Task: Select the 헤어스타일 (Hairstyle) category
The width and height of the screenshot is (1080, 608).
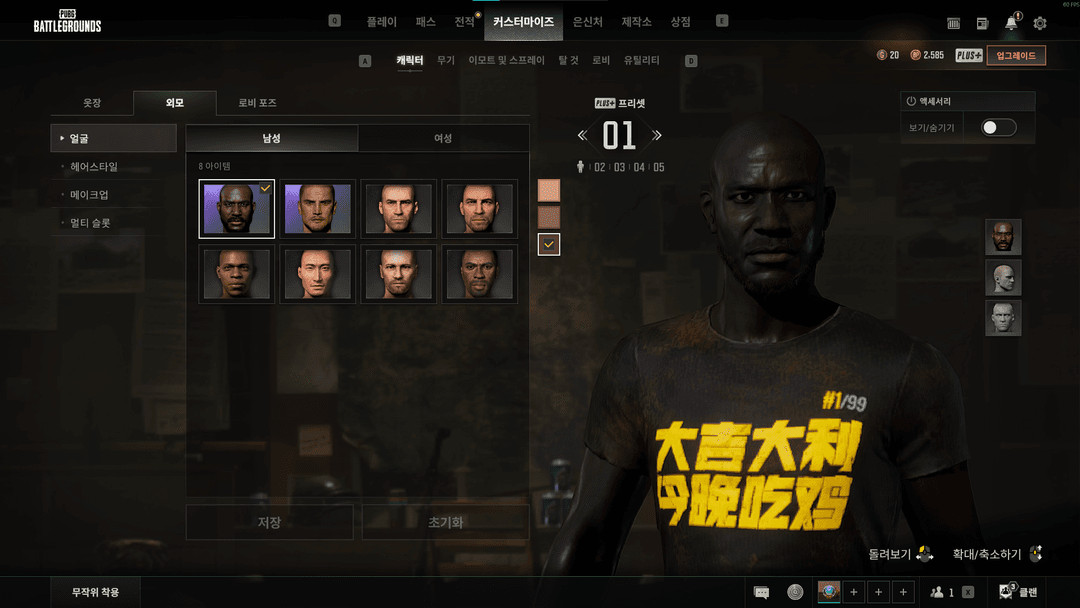Action: coord(94,167)
